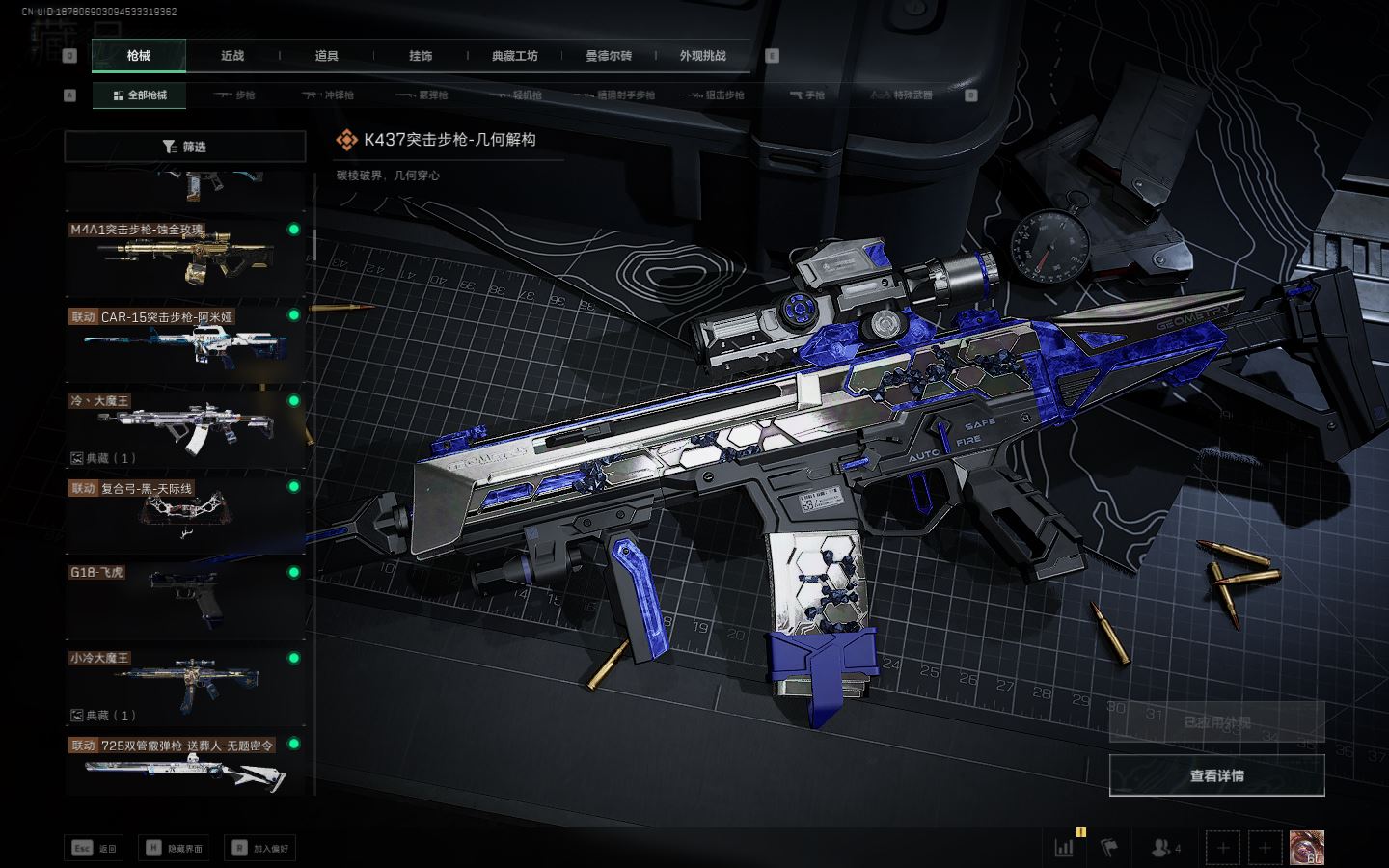The width and height of the screenshot is (1389, 868).
Task: Select the 挂饰 charms tab
Action: pos(421,56)
